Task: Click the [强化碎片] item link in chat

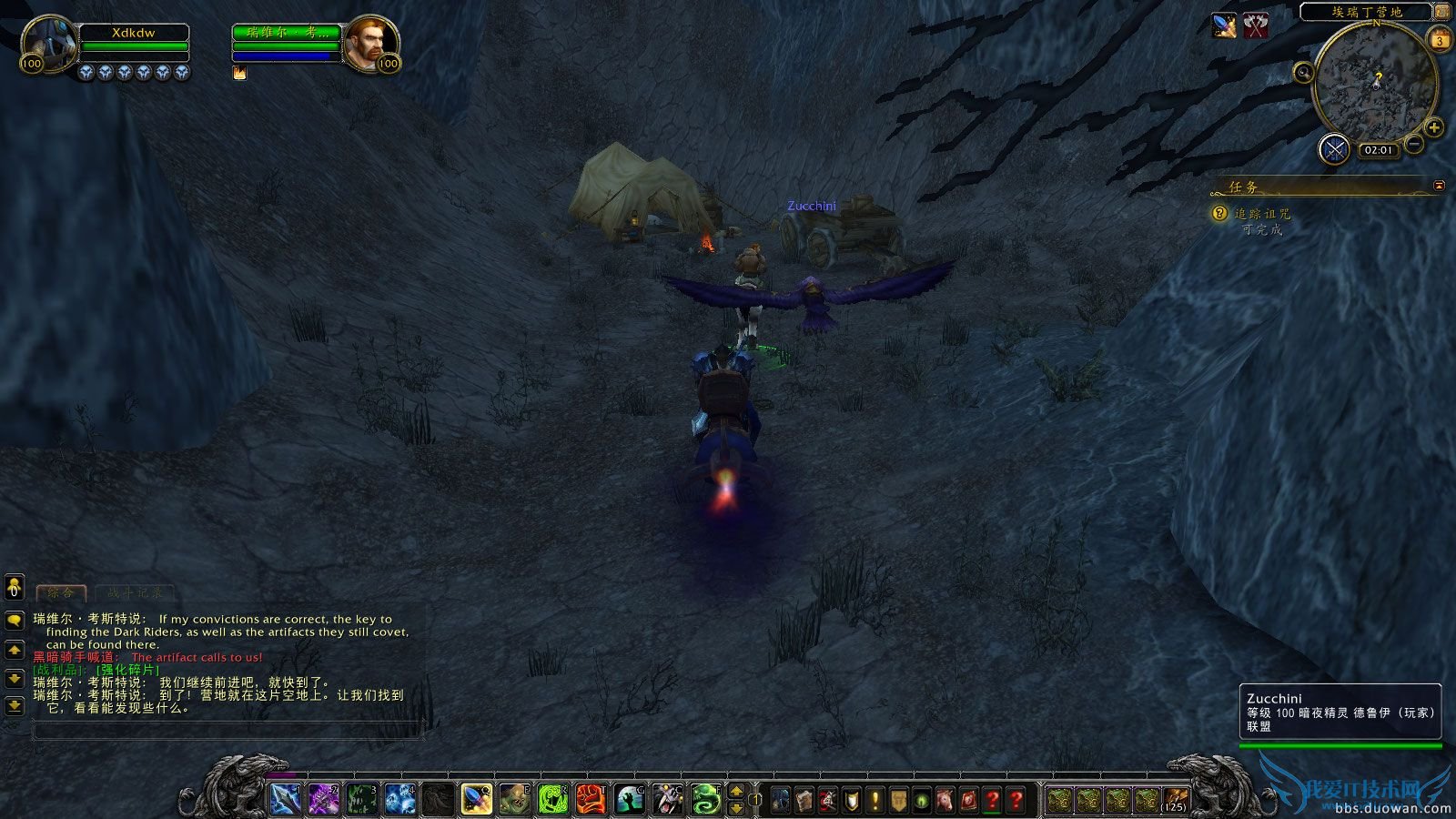Action: 126,671
